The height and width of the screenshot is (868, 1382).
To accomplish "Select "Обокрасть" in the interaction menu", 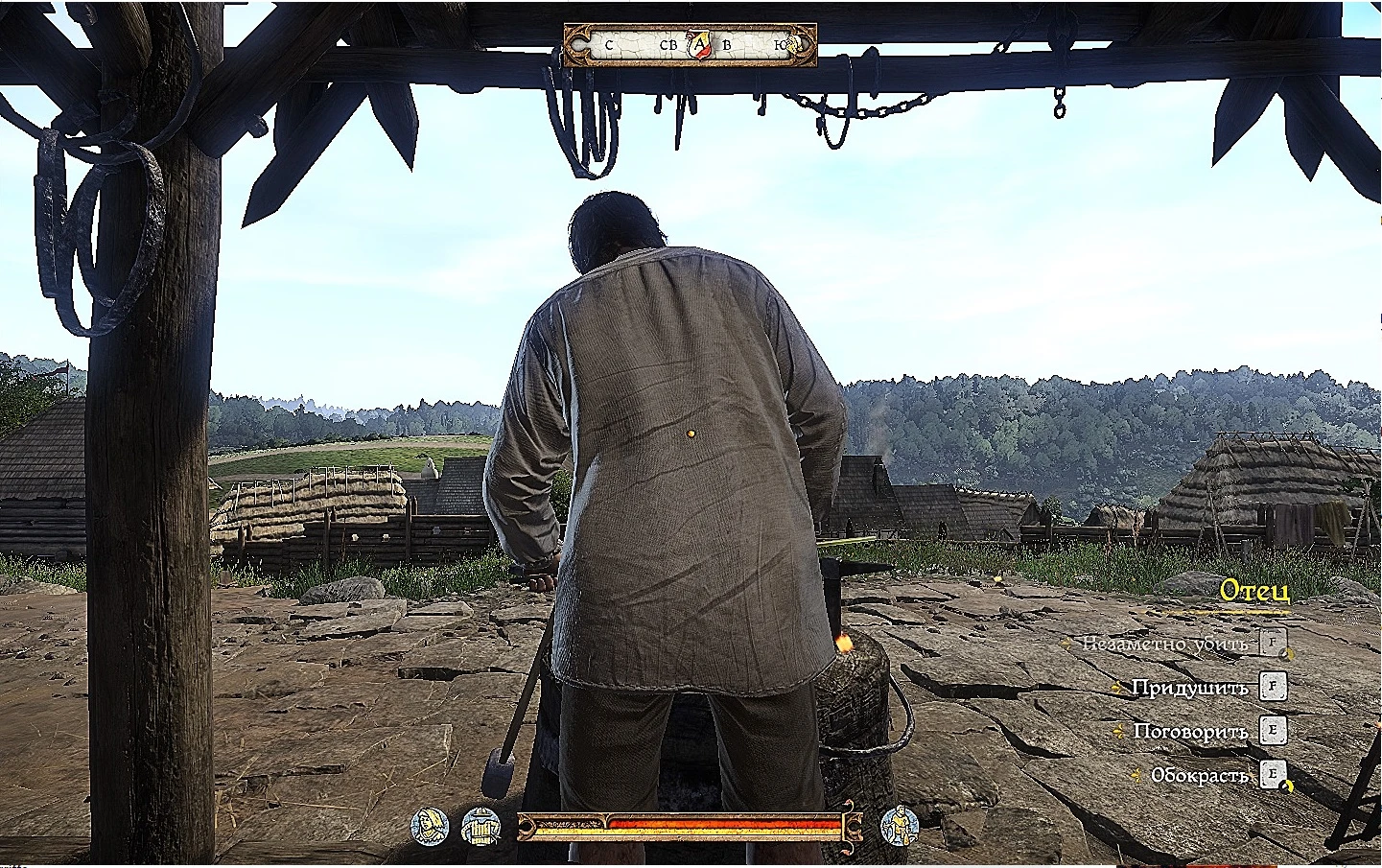I will [x=1199, y=774].
